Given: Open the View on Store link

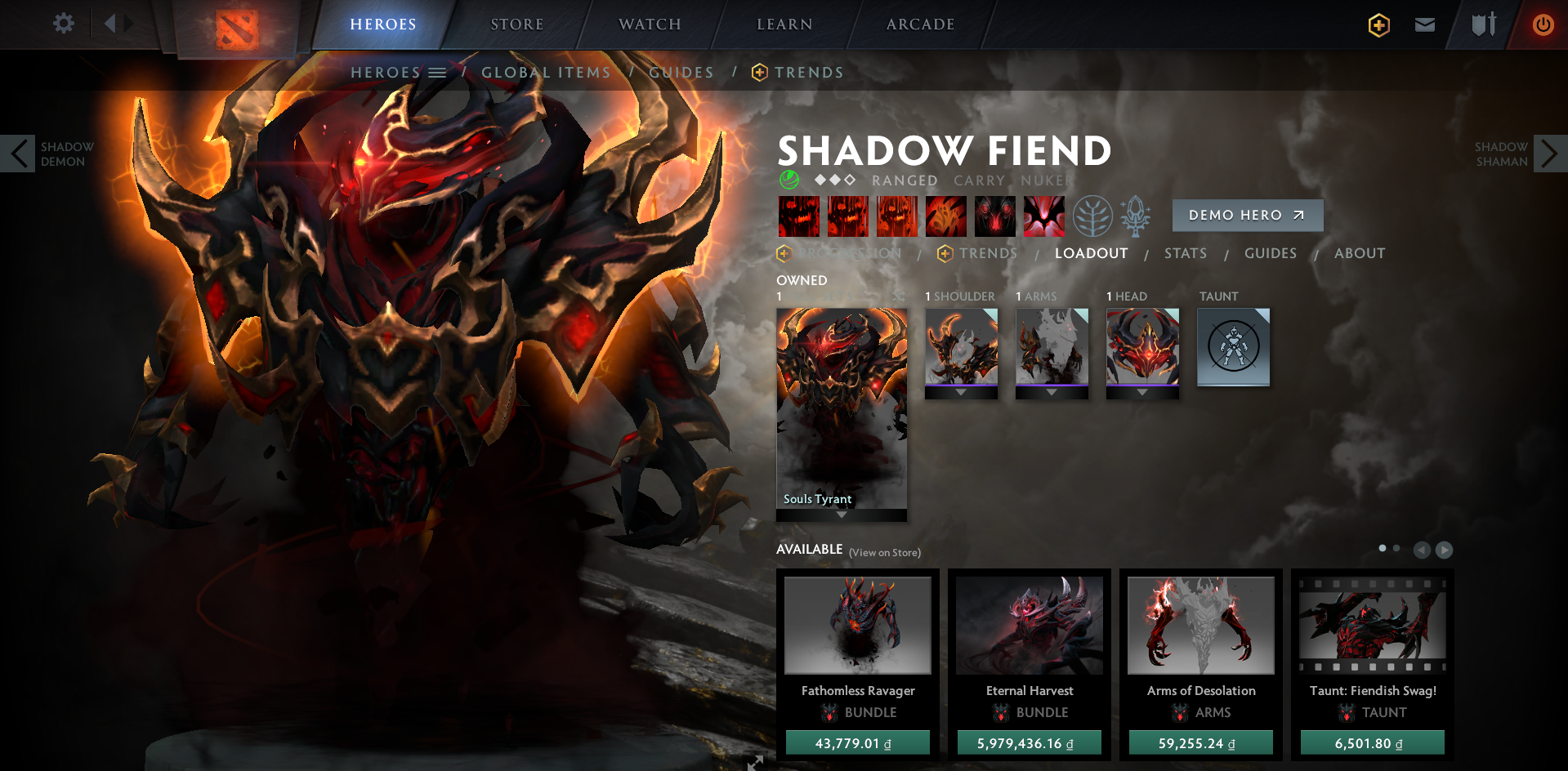Looking at the screenshot, I should click(x=884, y=552).
